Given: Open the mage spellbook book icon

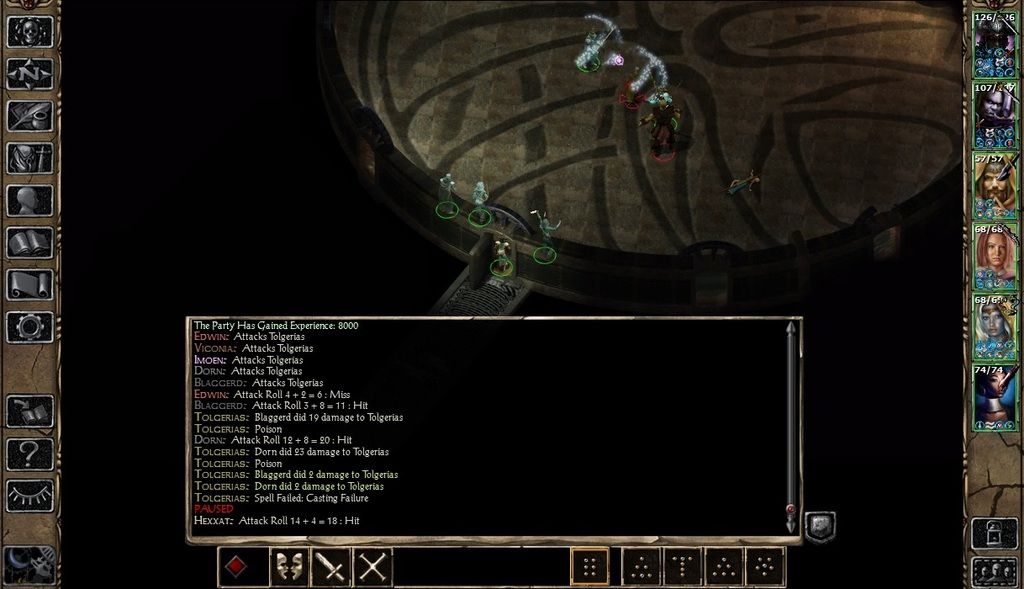Looking at the screenshot, I should pyautogui.click(x=29, y=242).
